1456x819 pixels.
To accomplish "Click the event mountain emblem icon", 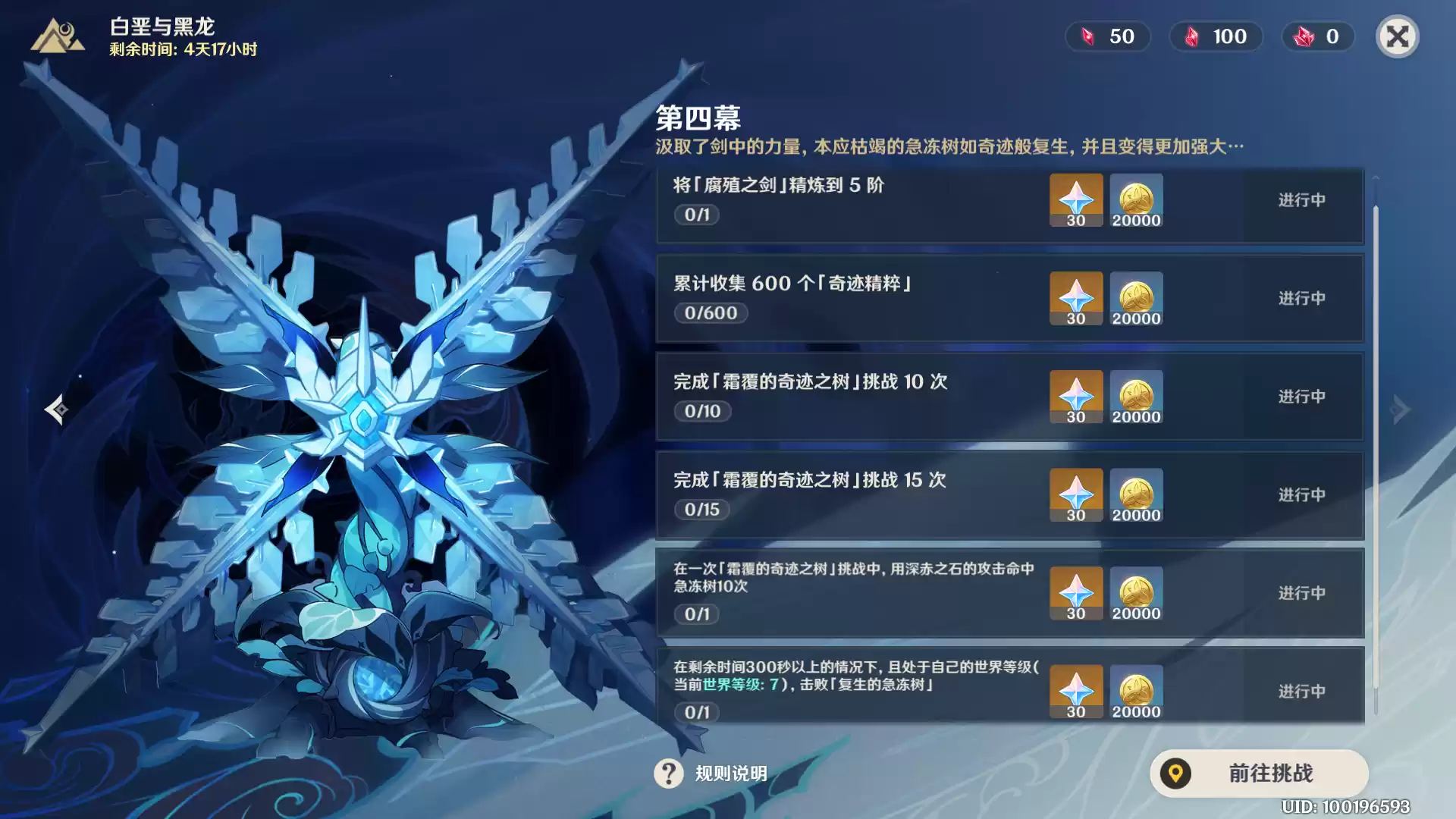I will coord(58,36).
